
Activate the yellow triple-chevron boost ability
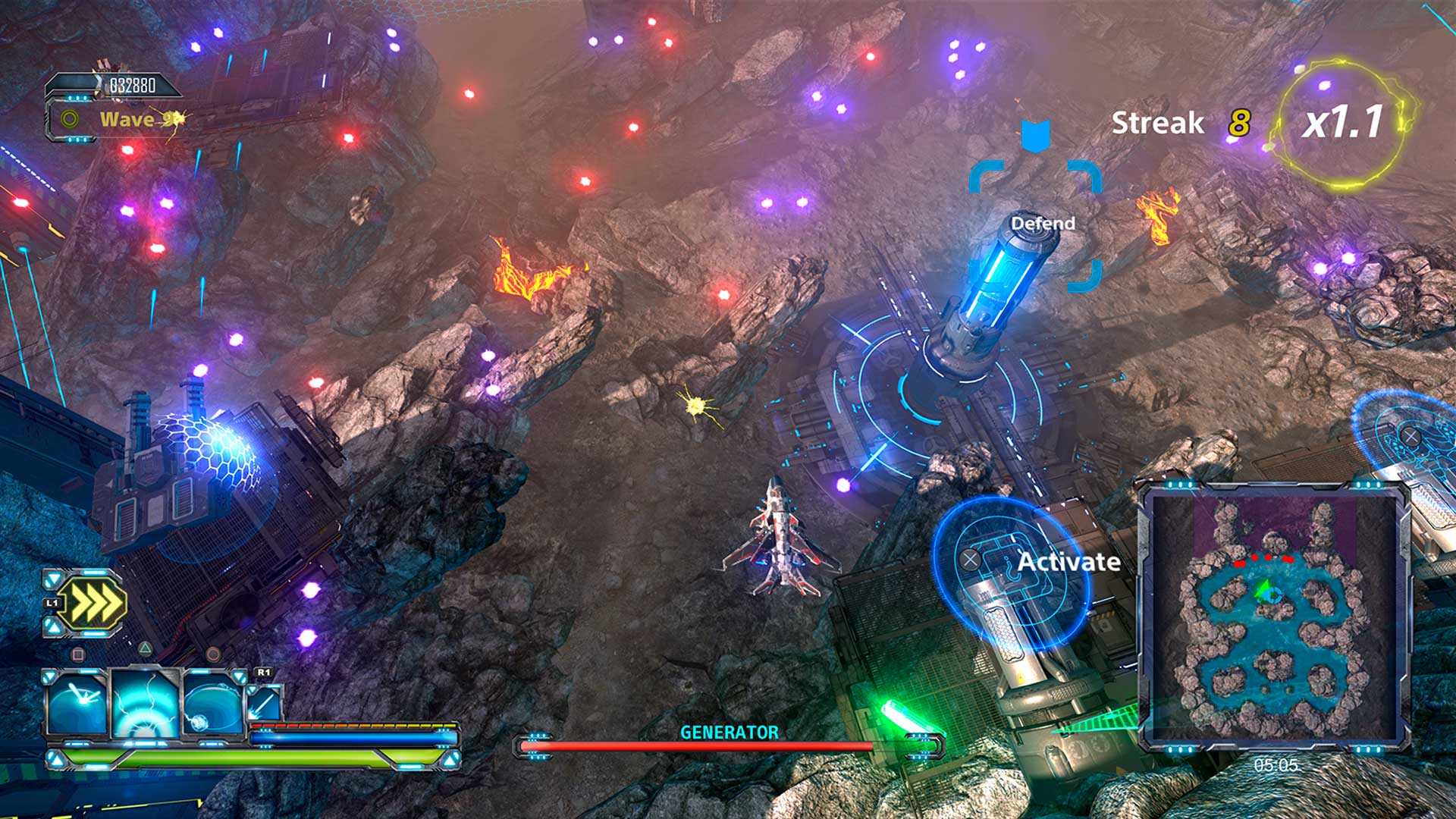pos(92,604)
